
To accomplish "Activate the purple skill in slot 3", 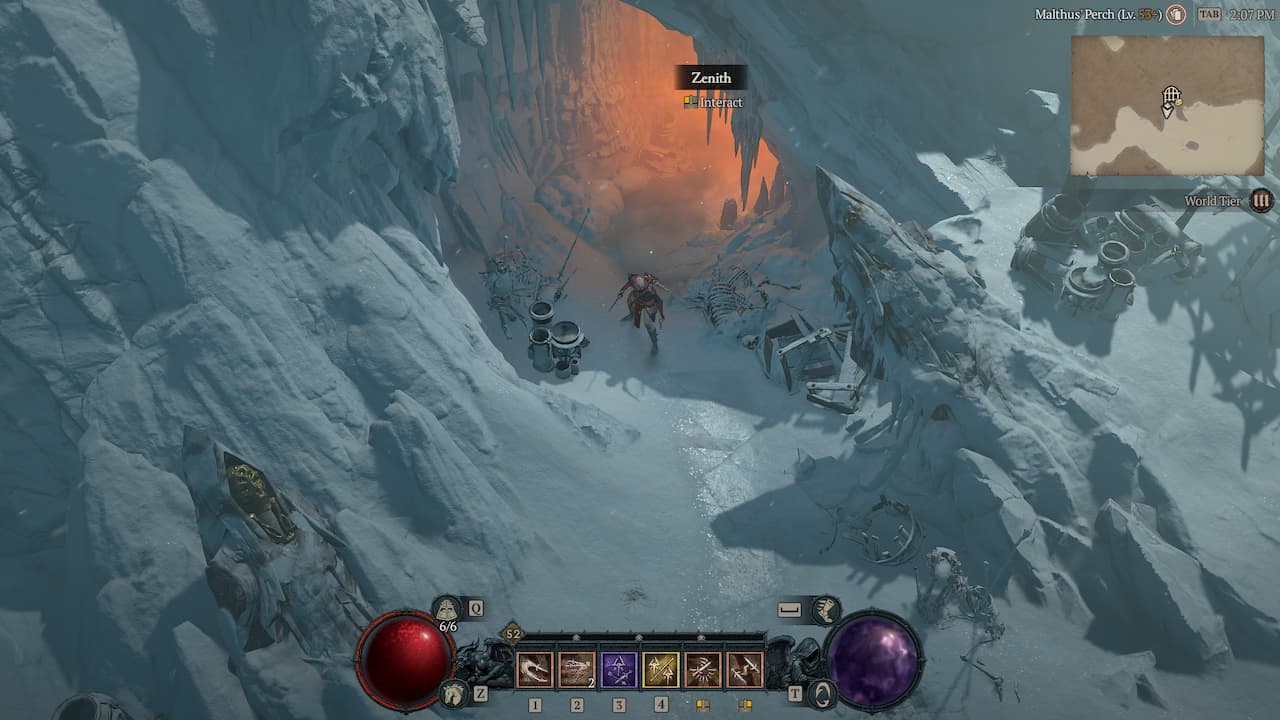I will [618, 668].
